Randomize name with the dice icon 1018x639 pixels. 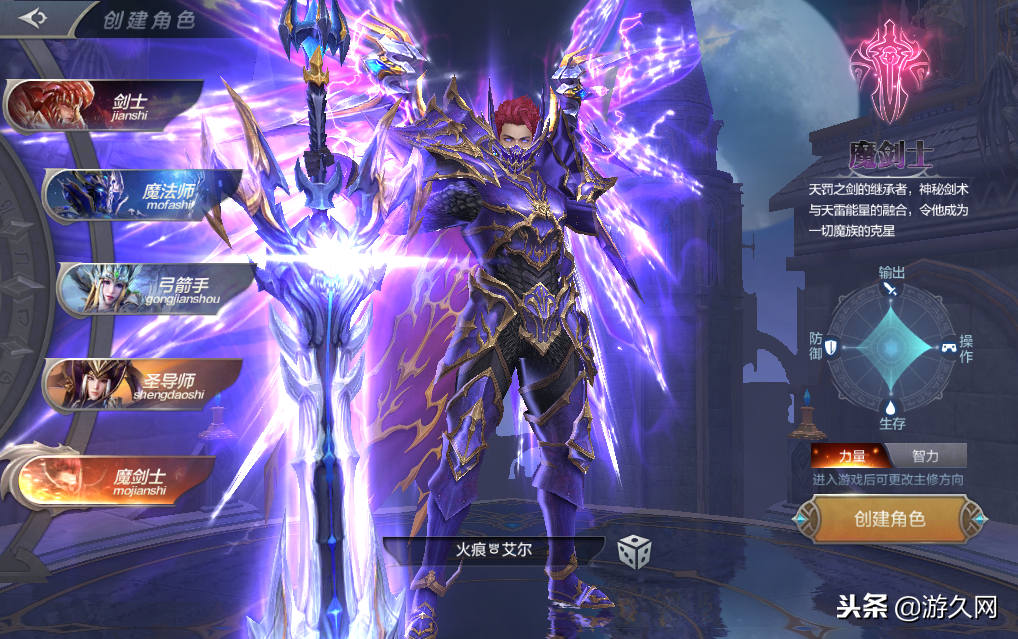(635, 551)
